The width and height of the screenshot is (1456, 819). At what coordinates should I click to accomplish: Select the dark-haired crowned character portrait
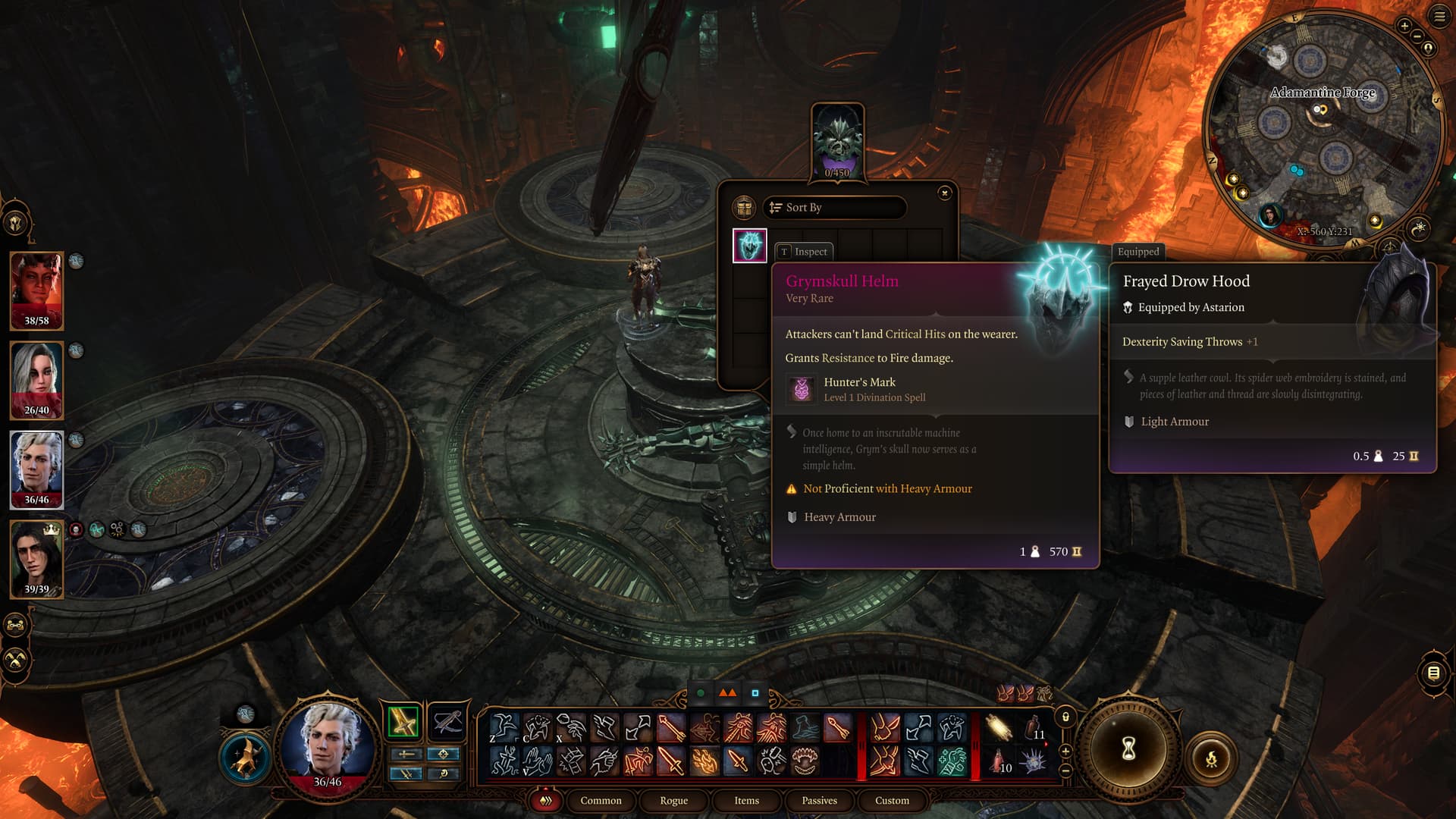pos(36,559)
